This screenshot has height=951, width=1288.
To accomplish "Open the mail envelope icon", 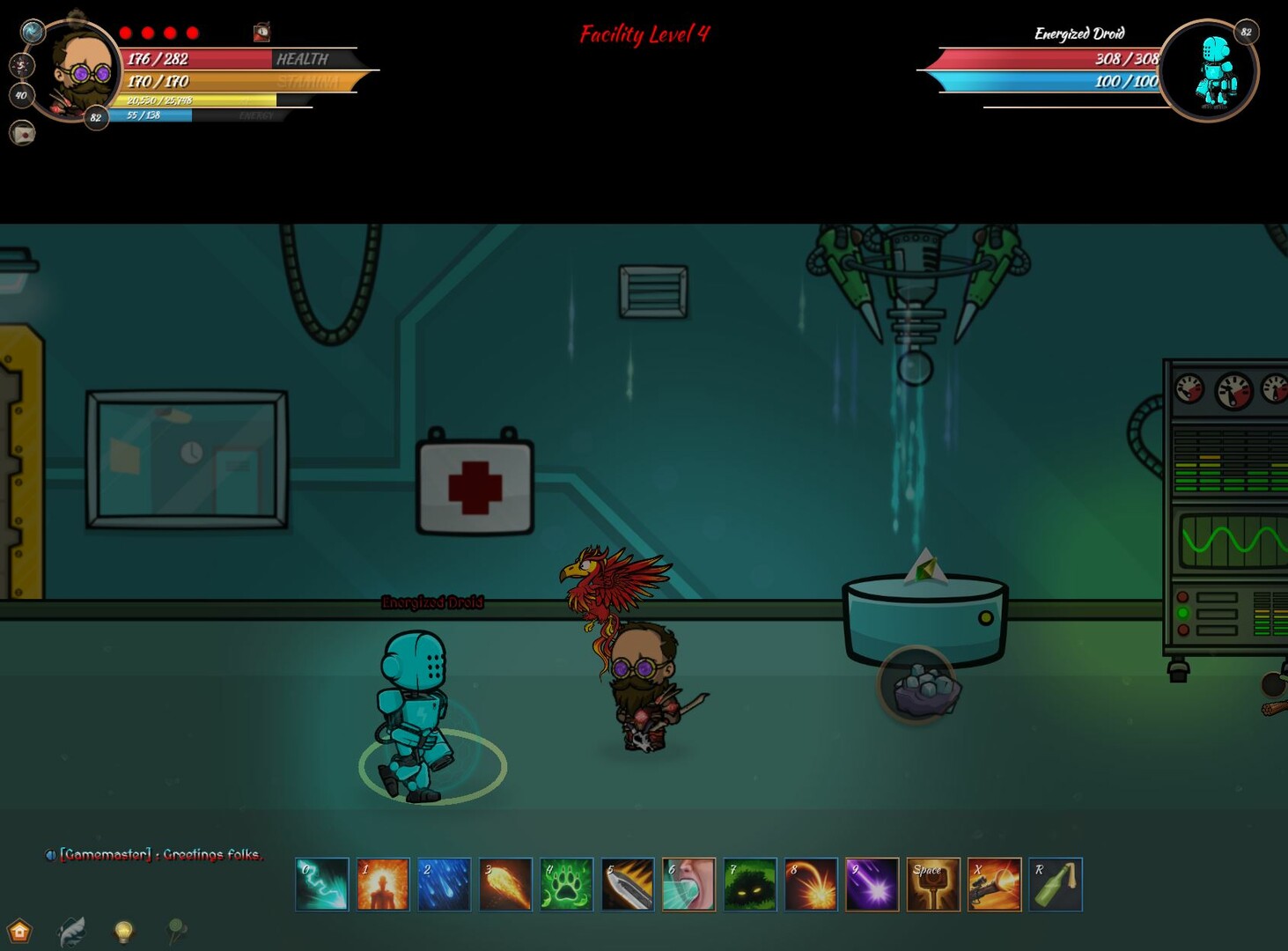I will [22, 134].
